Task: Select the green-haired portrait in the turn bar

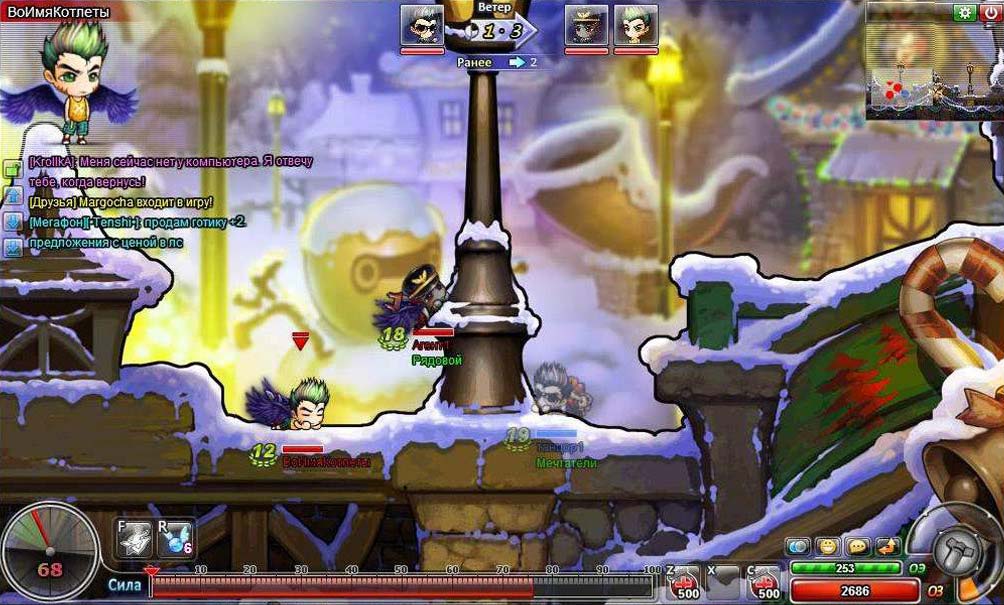Action: tap(635, 26)
